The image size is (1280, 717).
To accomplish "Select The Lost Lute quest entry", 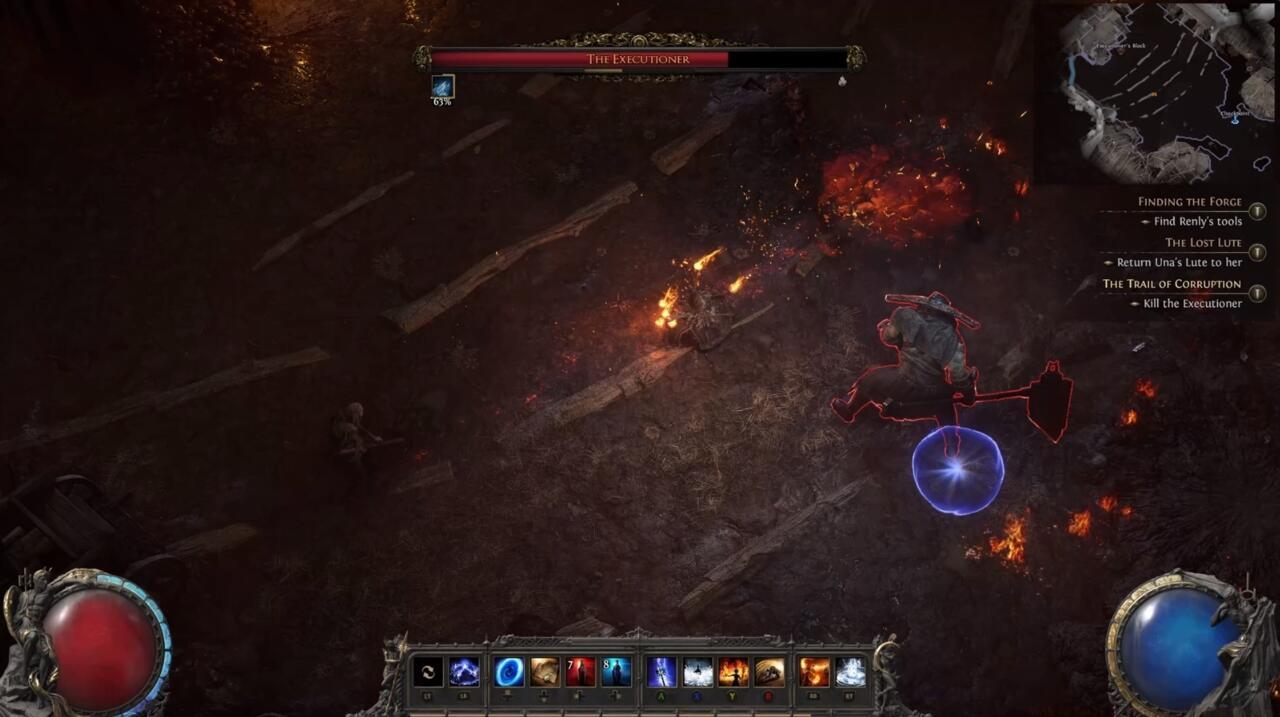I will pos(1202,243).
